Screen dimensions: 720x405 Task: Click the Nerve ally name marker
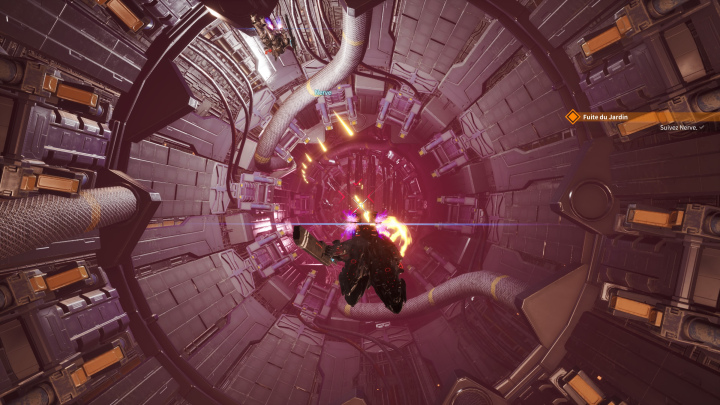(321, 91)
